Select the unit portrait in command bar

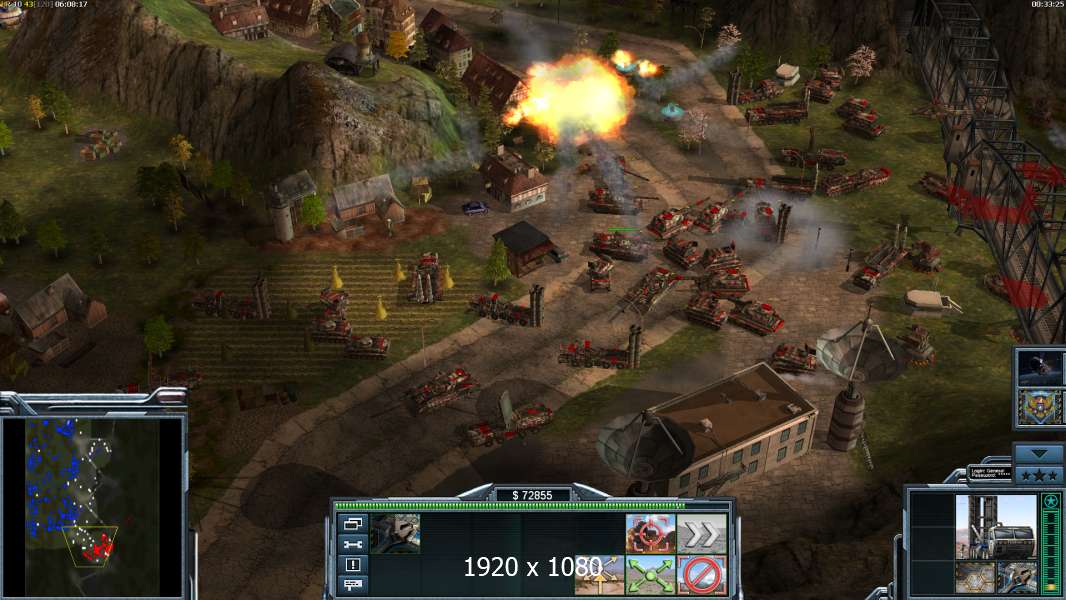click(395, 533)
